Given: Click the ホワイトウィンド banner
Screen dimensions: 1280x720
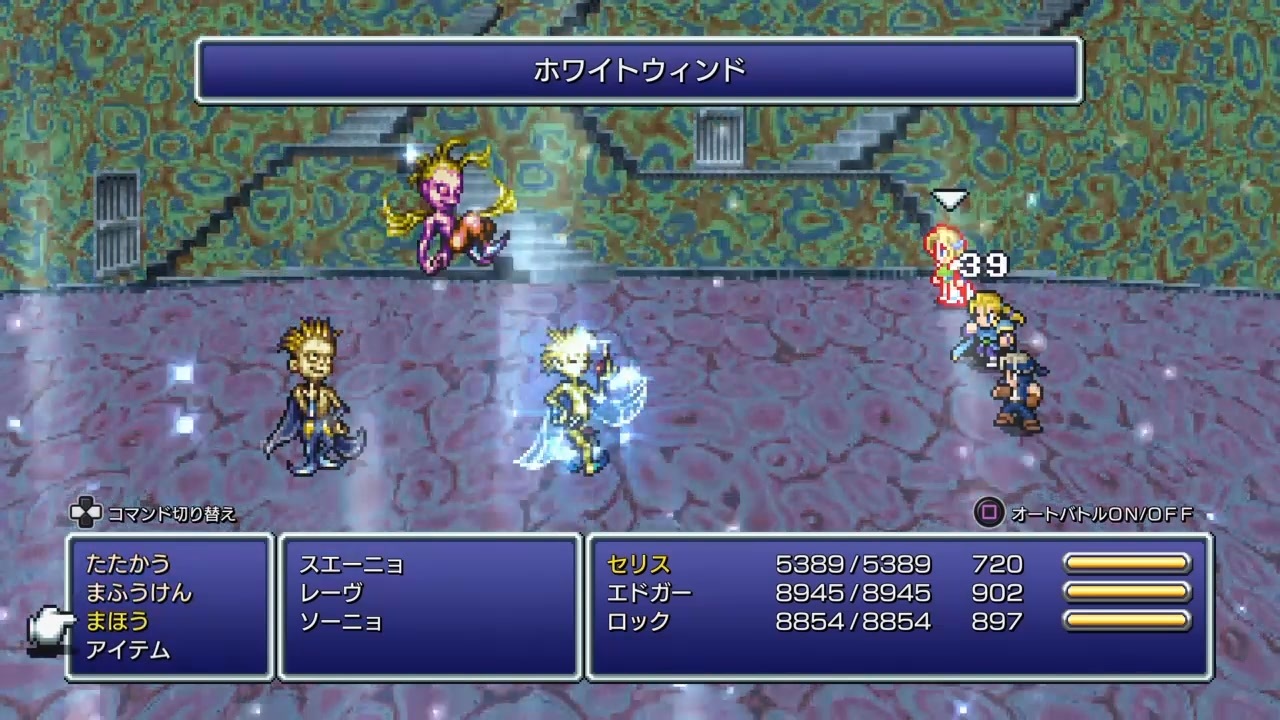Looking at the screenshot, I should click(x=640, y=70).
